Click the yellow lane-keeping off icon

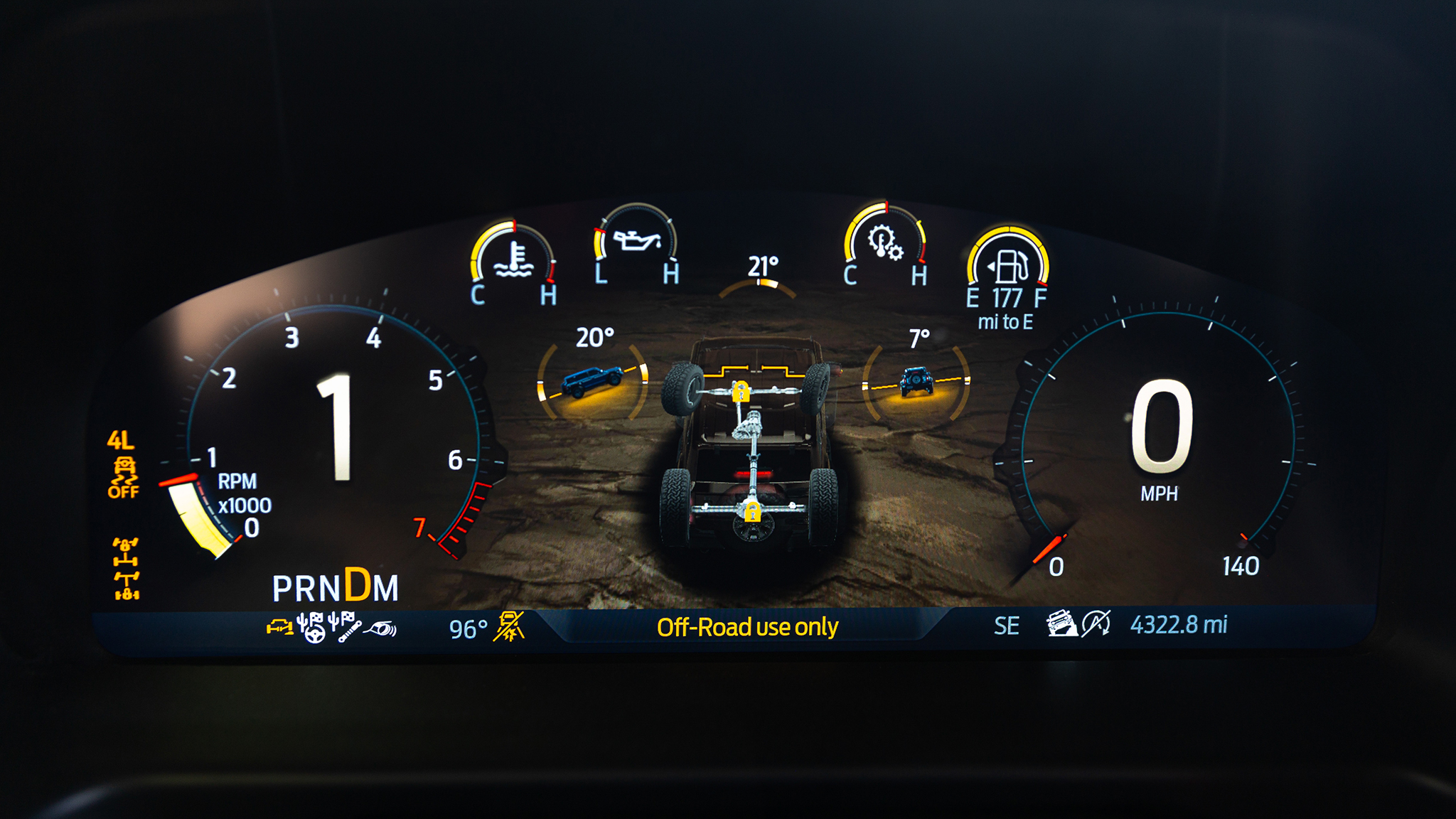[x=509, y=626]
